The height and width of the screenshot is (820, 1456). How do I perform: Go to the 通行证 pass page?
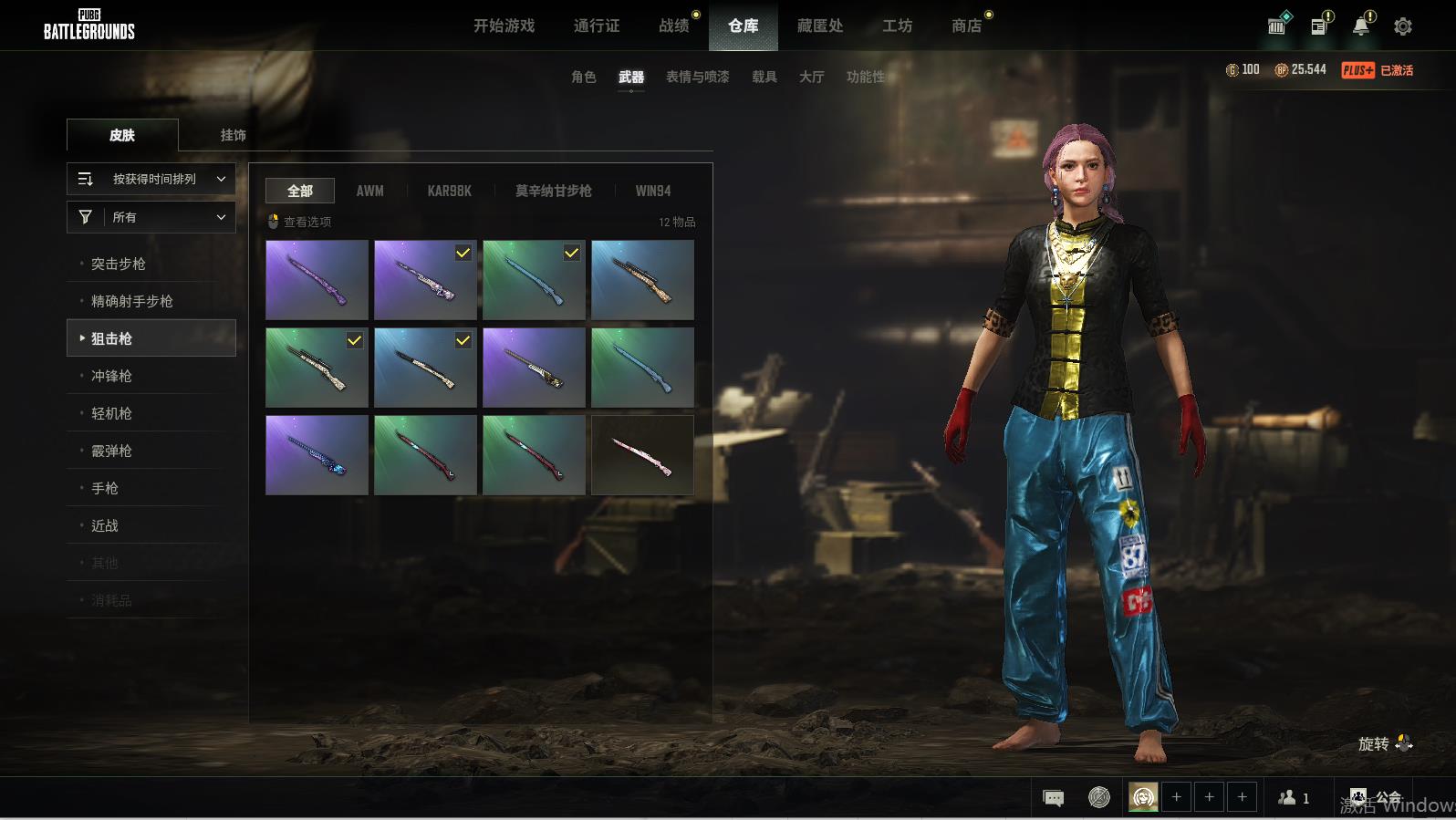pos(597,26)
